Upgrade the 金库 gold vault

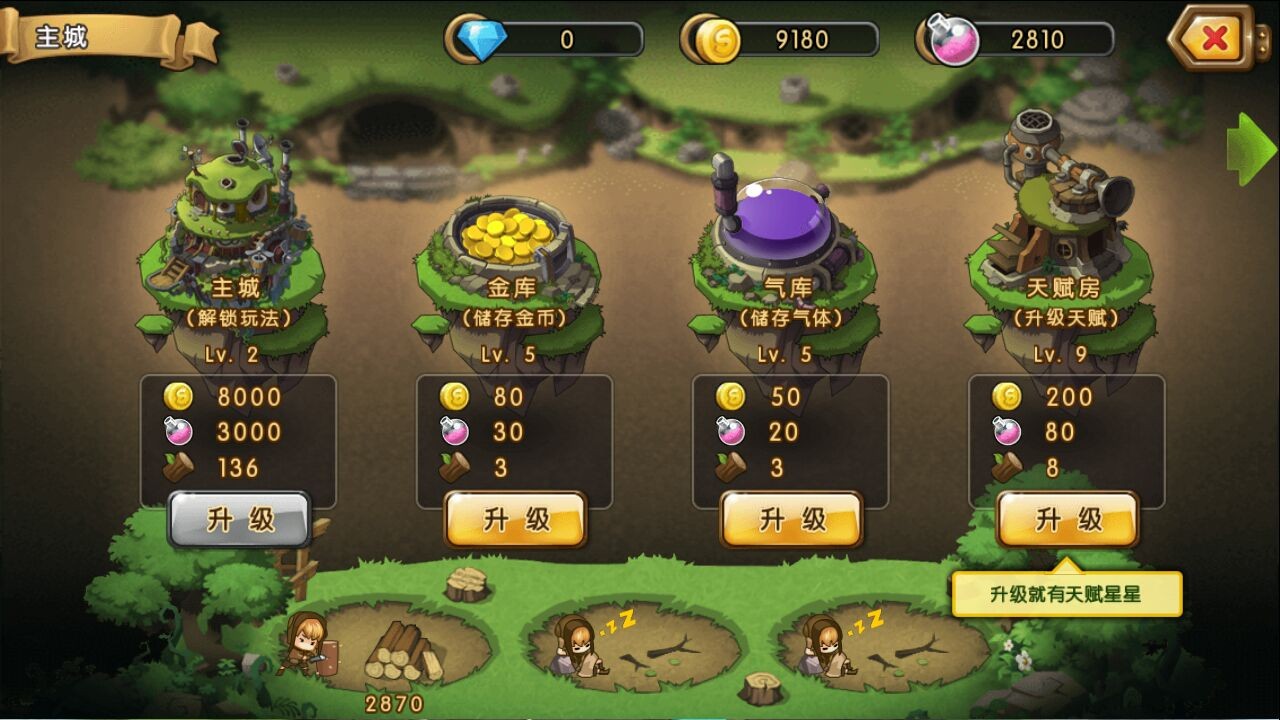(x=516, y=520)
